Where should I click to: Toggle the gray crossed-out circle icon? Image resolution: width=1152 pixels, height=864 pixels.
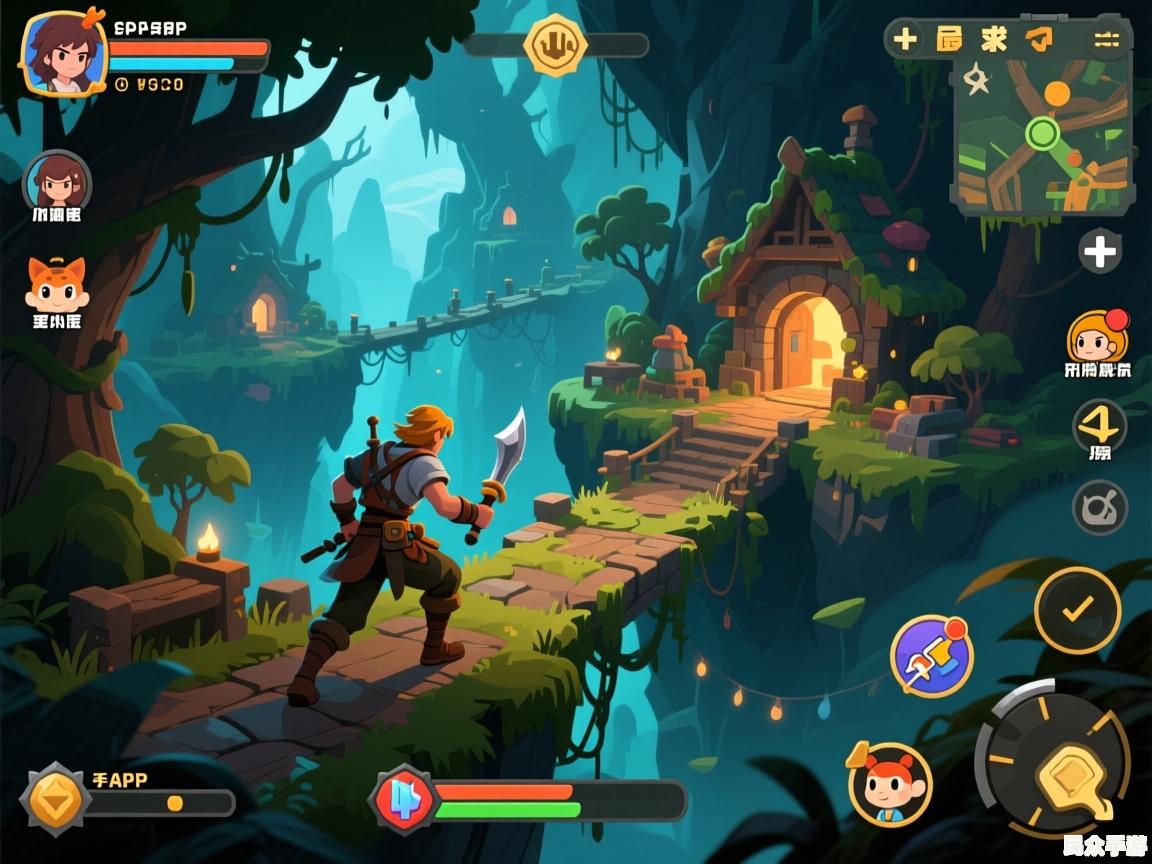[1100, 508]
